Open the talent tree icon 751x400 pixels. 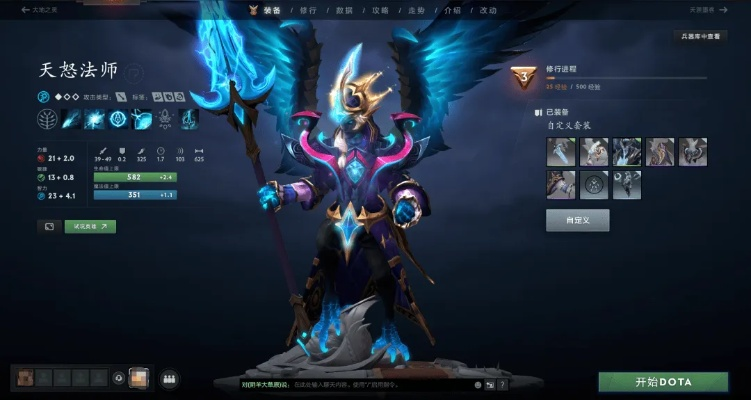point(47,119)
